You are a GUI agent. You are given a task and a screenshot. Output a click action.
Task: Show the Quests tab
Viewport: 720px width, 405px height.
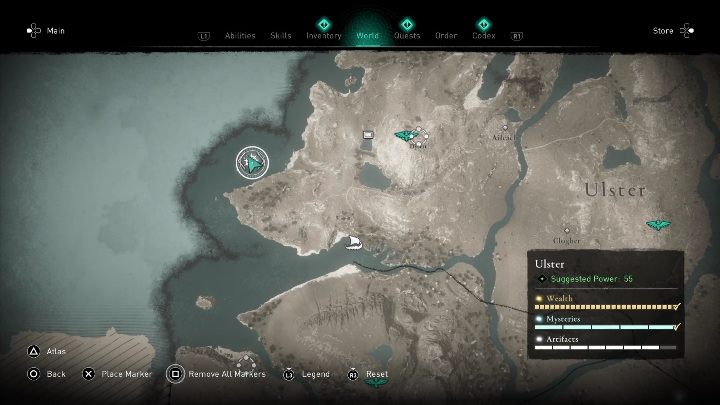pyautogui.click(x=407, y=35)
